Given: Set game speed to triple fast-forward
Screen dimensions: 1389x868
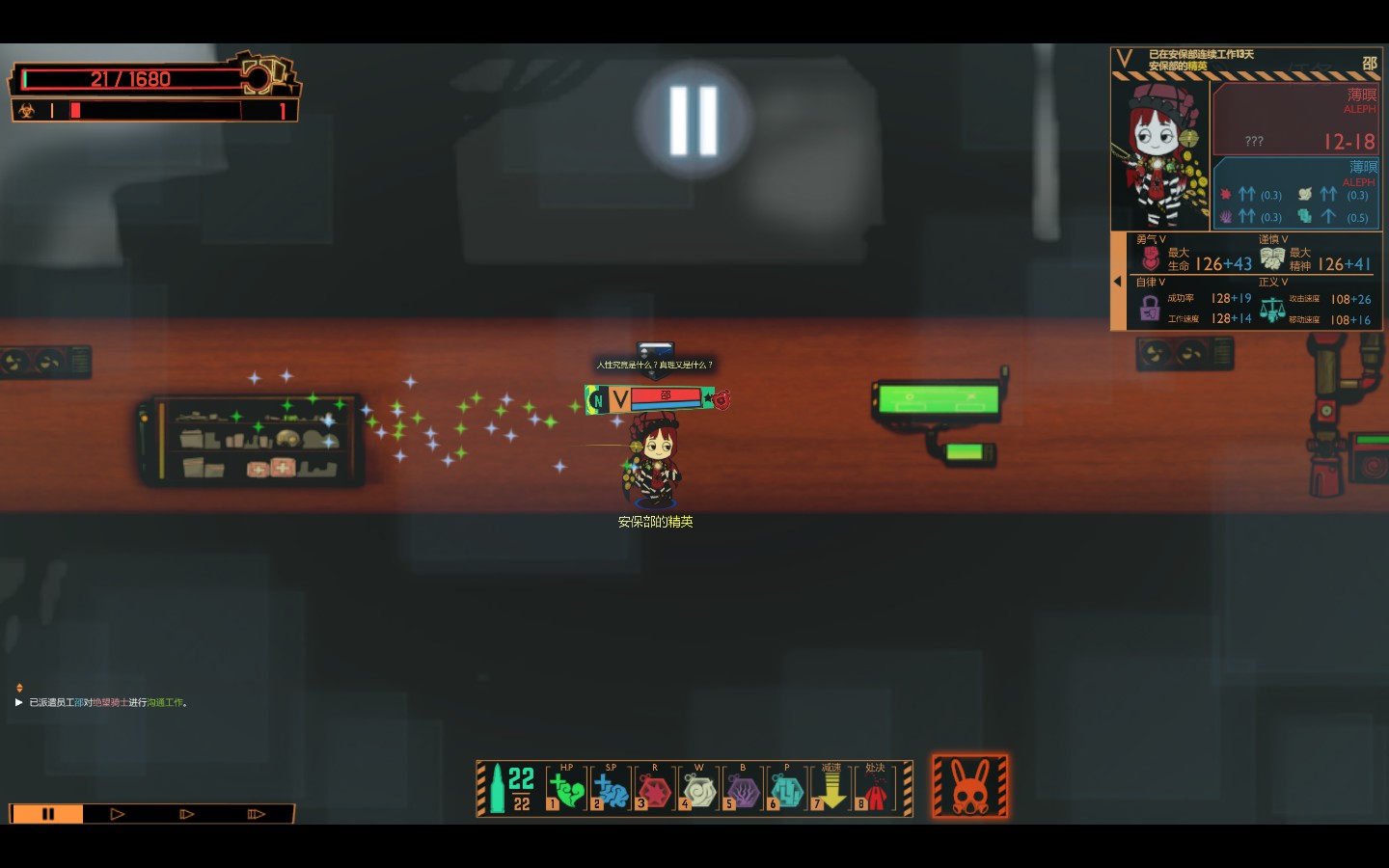Looking at the screenshot, I should pyautogui.click(x=256, y=814).
